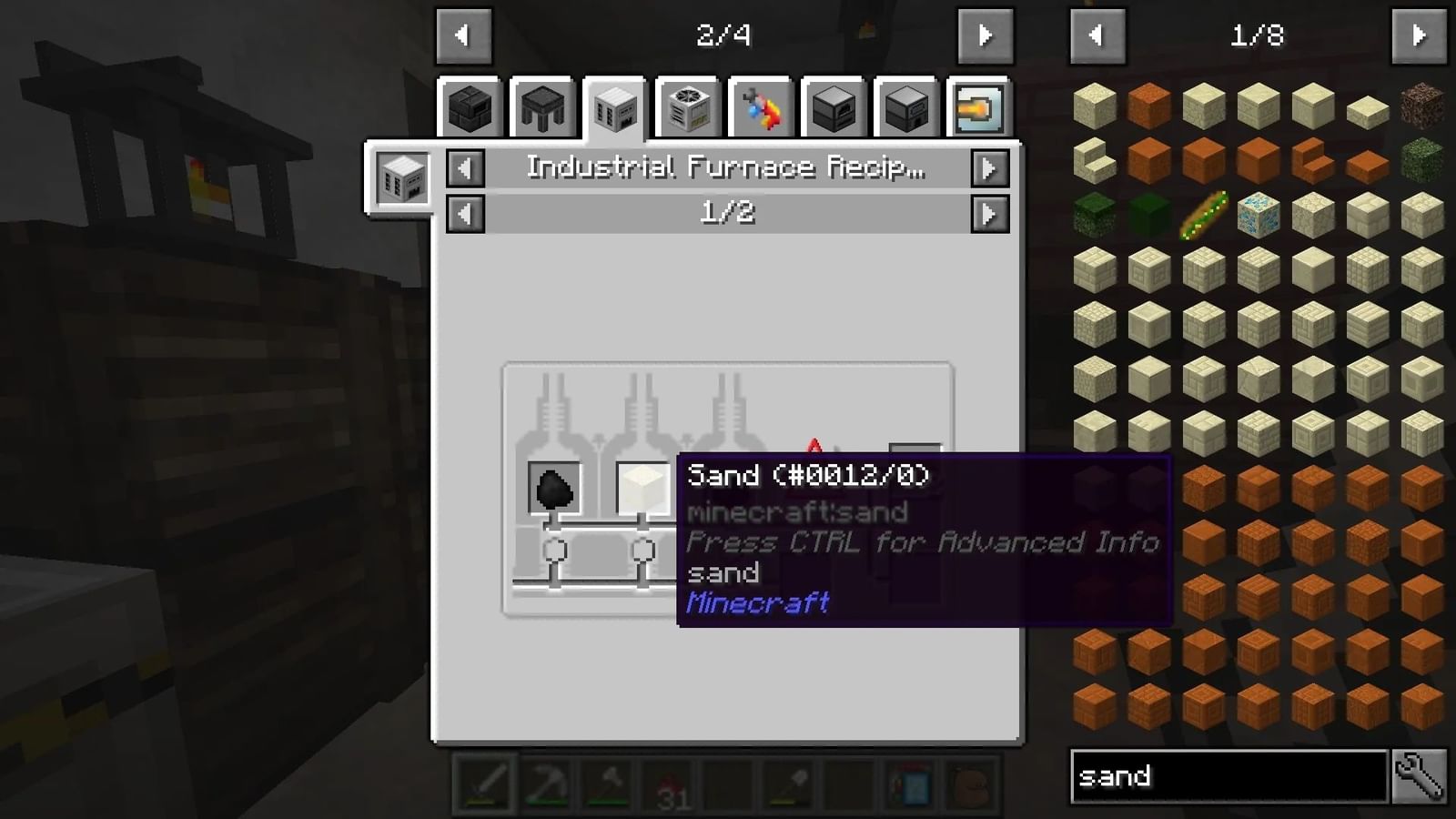Click the left arrow beside the recipe title

pos(464,167)
